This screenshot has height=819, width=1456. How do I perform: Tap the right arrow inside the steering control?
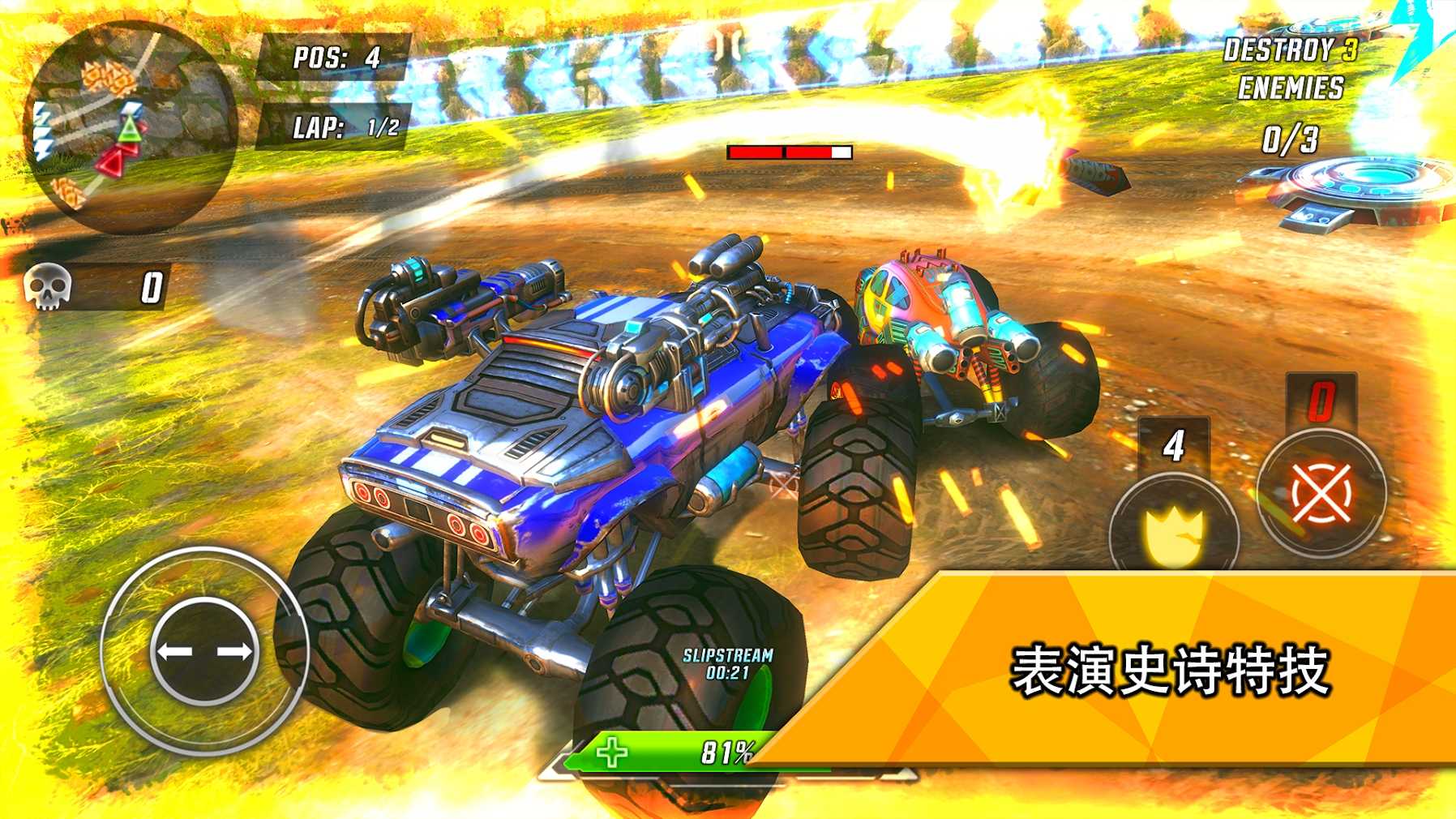235,650
